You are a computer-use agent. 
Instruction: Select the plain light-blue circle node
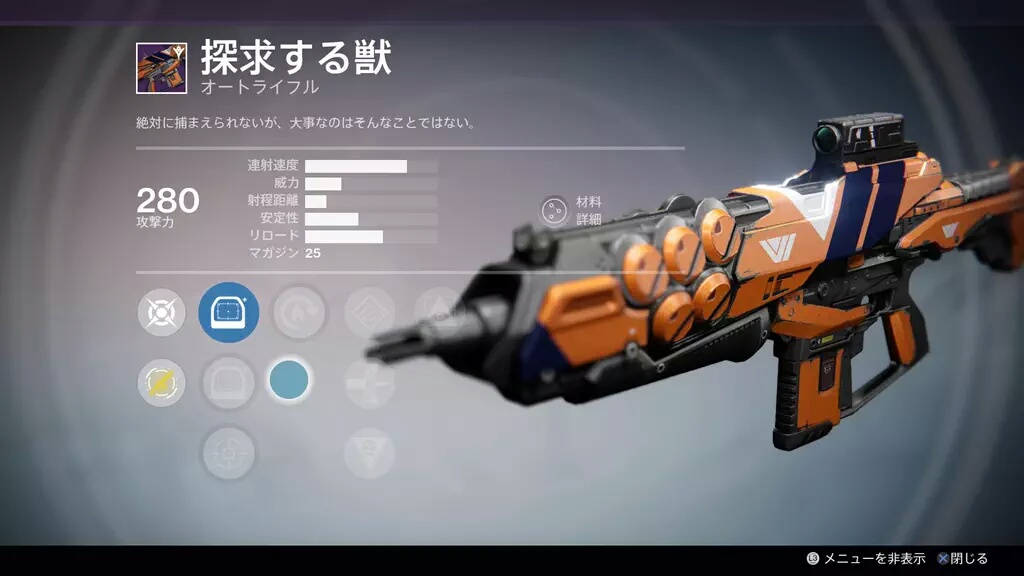pos(289,382)
